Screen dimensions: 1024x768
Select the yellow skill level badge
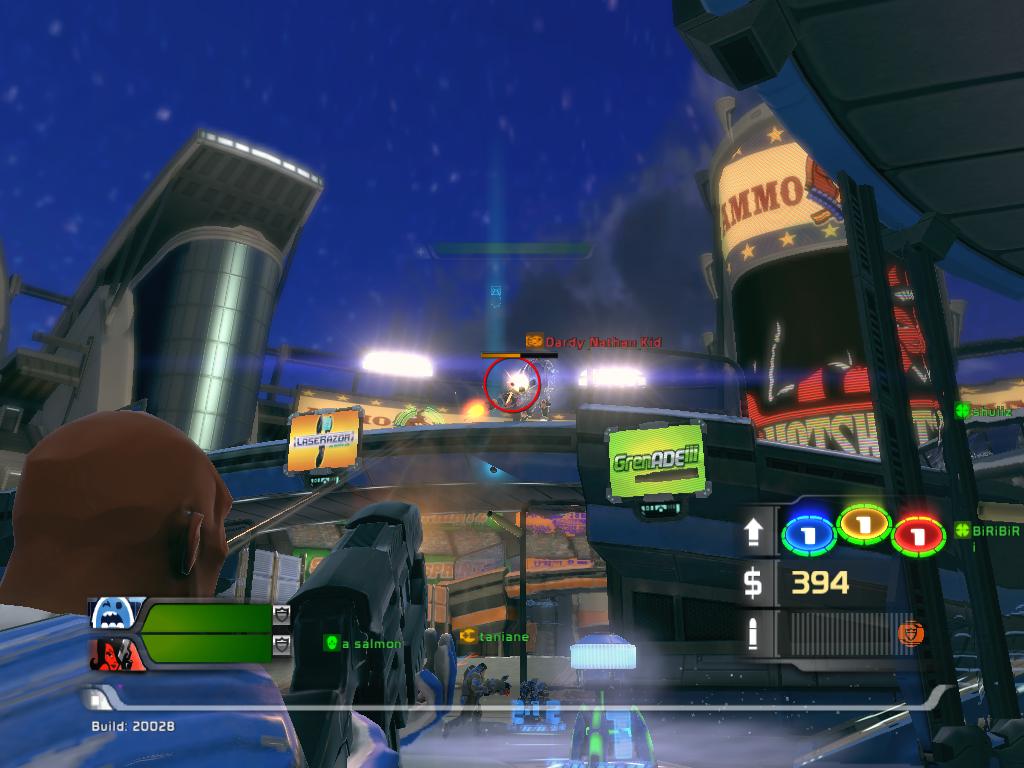864,524
